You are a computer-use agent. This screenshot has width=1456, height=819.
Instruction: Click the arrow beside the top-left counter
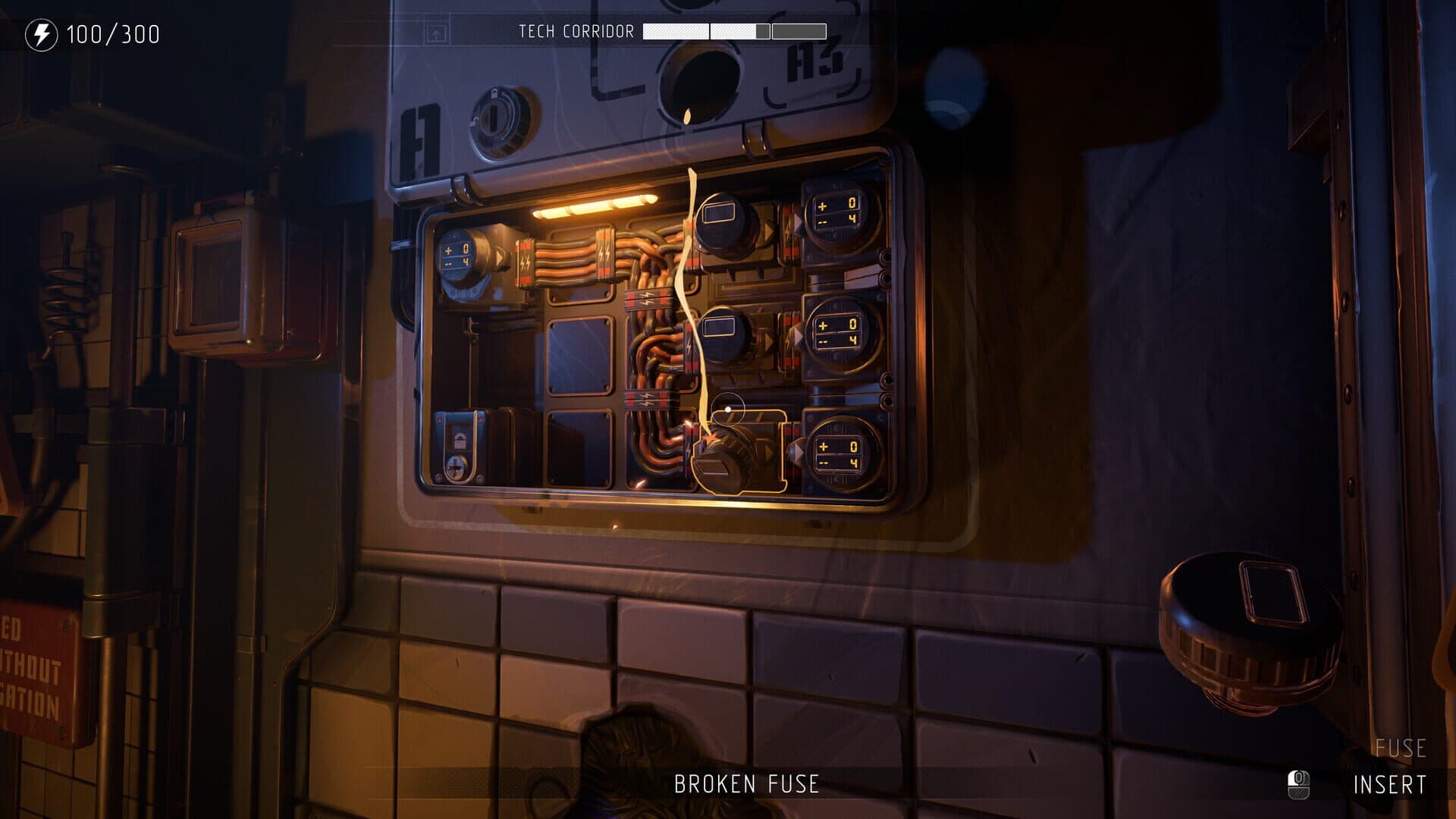click(500, 257)
